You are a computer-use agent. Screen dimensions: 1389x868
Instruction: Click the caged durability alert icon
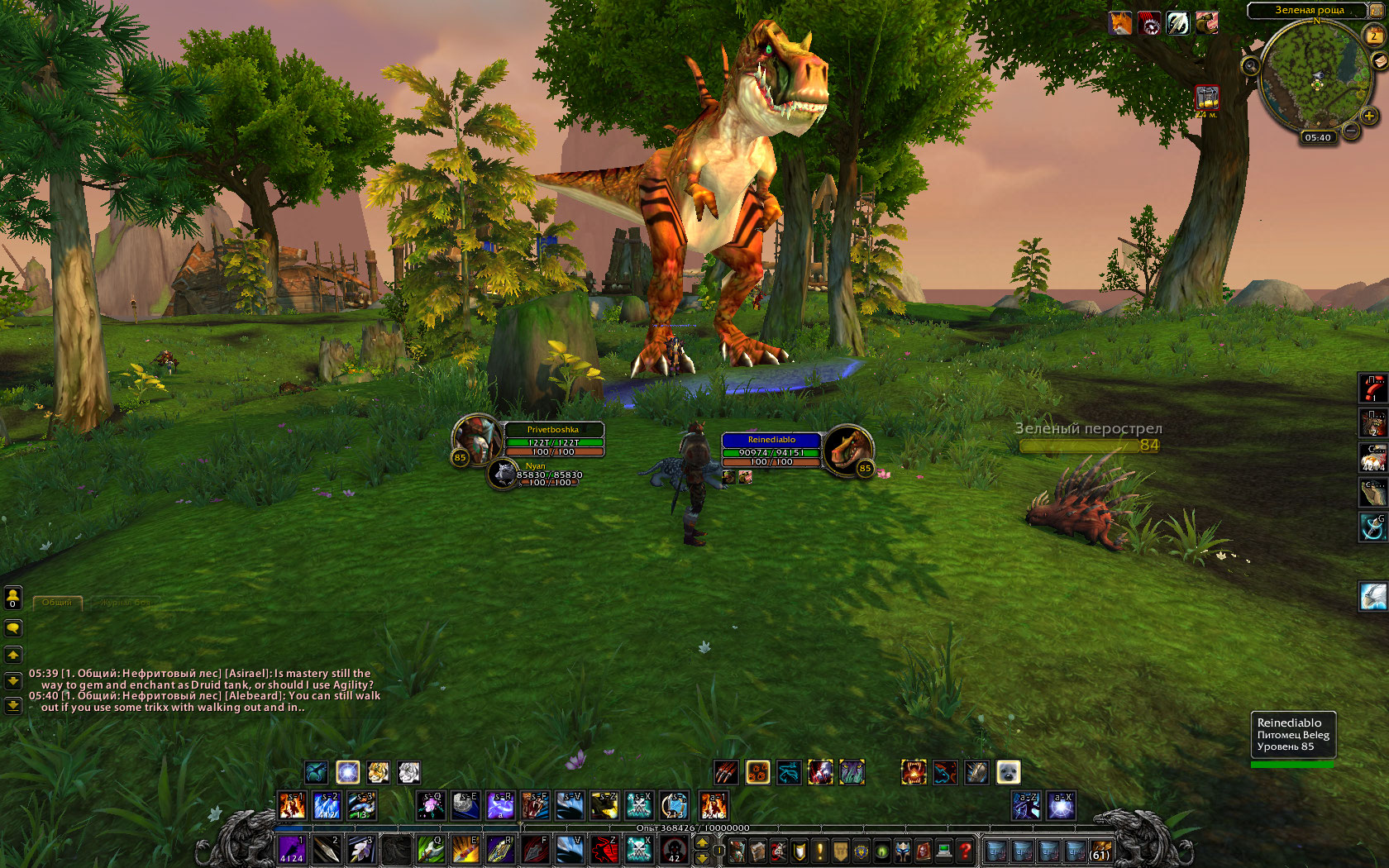pos(1207,98)
